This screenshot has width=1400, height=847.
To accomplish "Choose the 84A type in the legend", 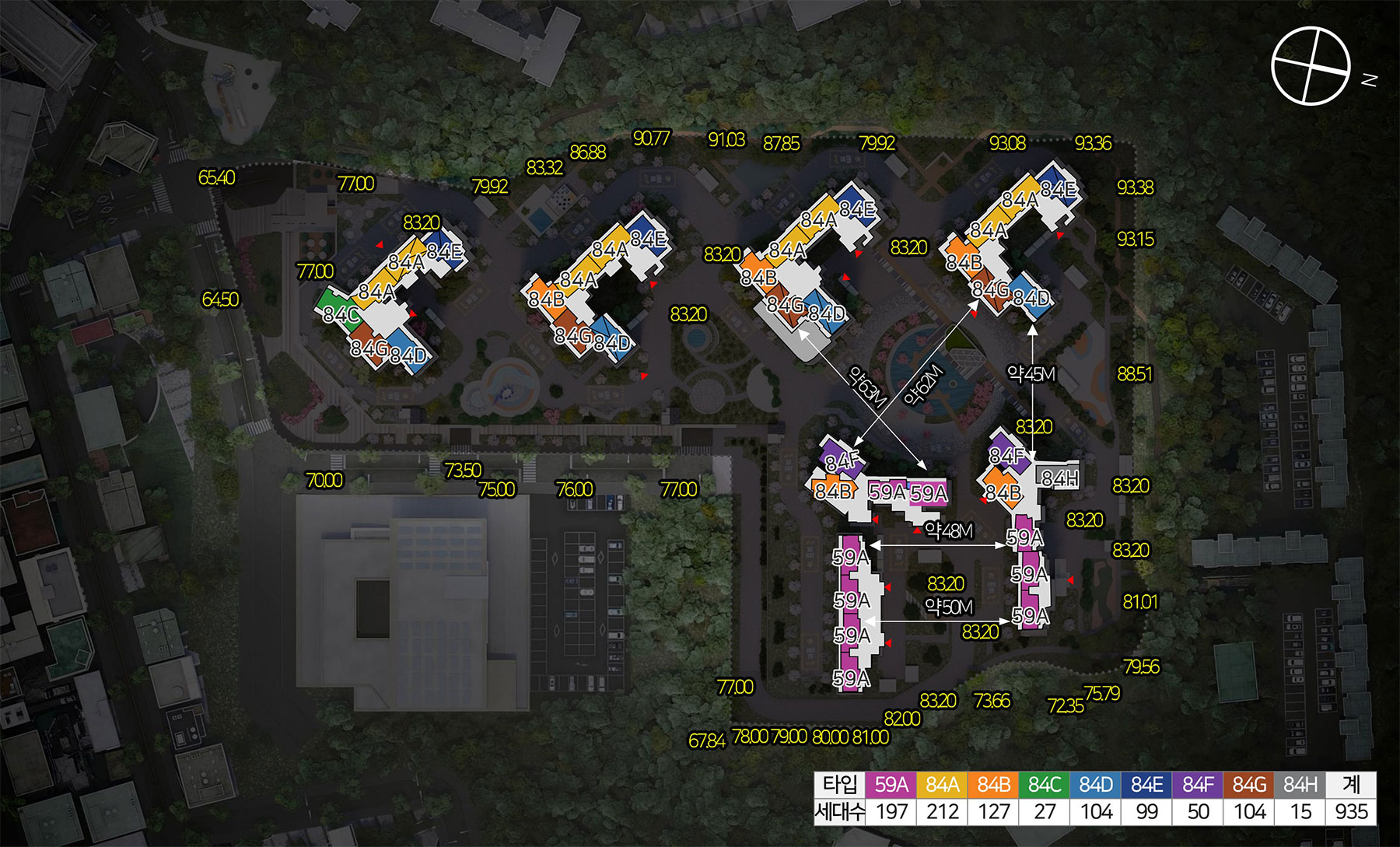I will coord(942,785).
